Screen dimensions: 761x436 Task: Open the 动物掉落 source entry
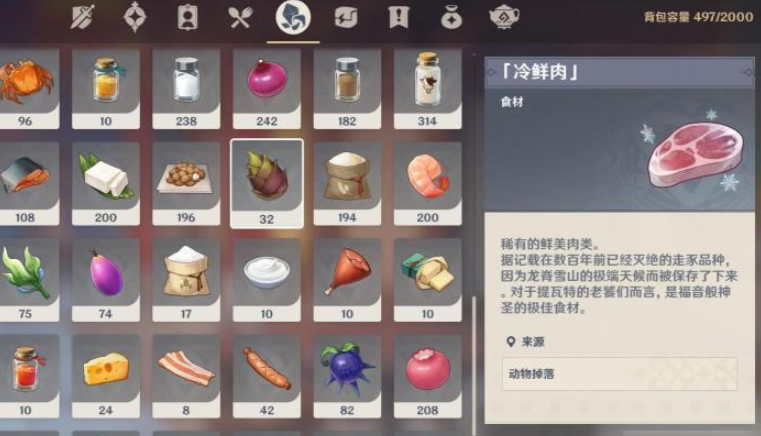[x=619, y=373]
